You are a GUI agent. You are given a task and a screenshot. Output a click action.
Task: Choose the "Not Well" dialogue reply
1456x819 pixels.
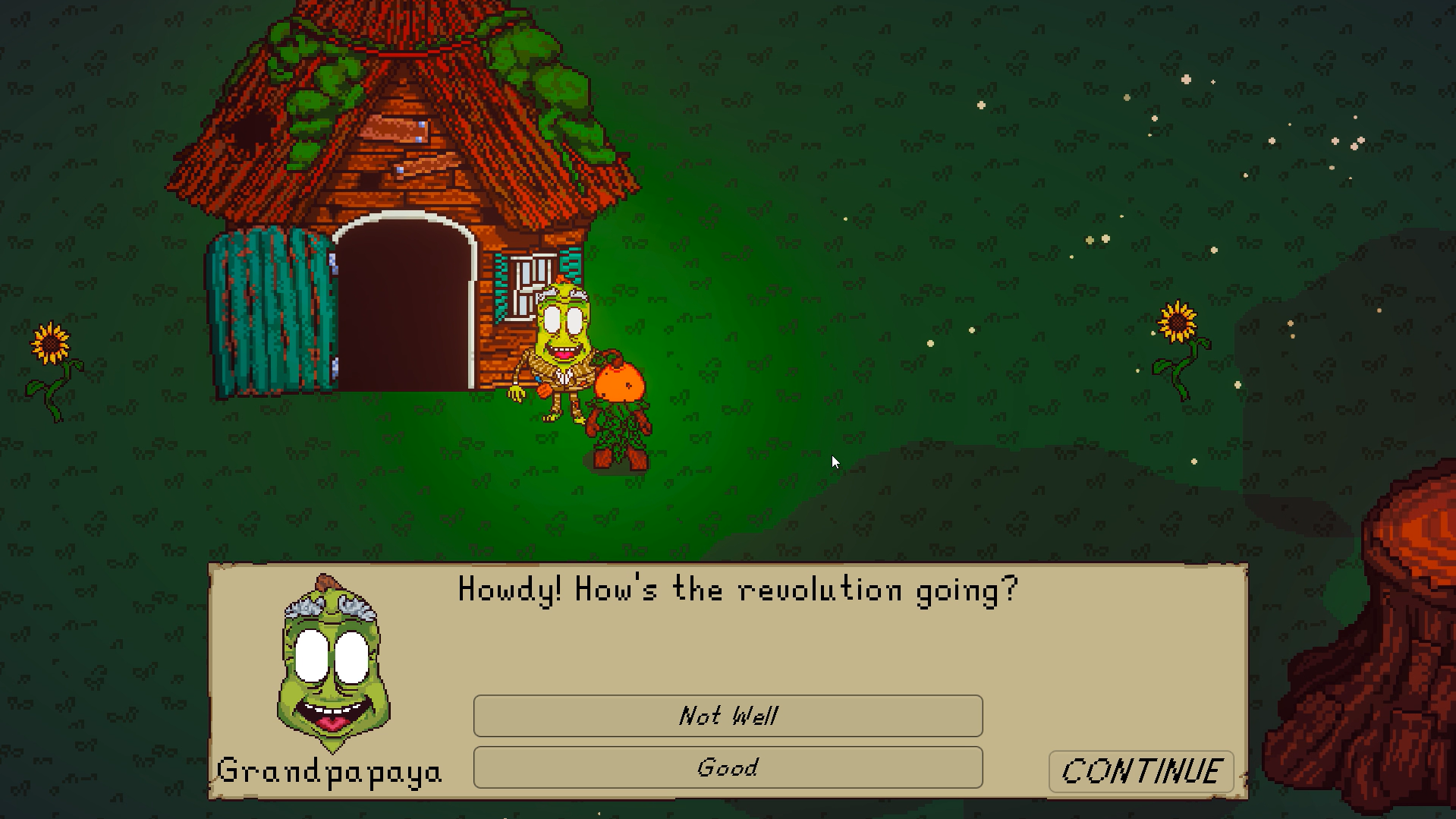pyautogui.click(x=728, y=716)
